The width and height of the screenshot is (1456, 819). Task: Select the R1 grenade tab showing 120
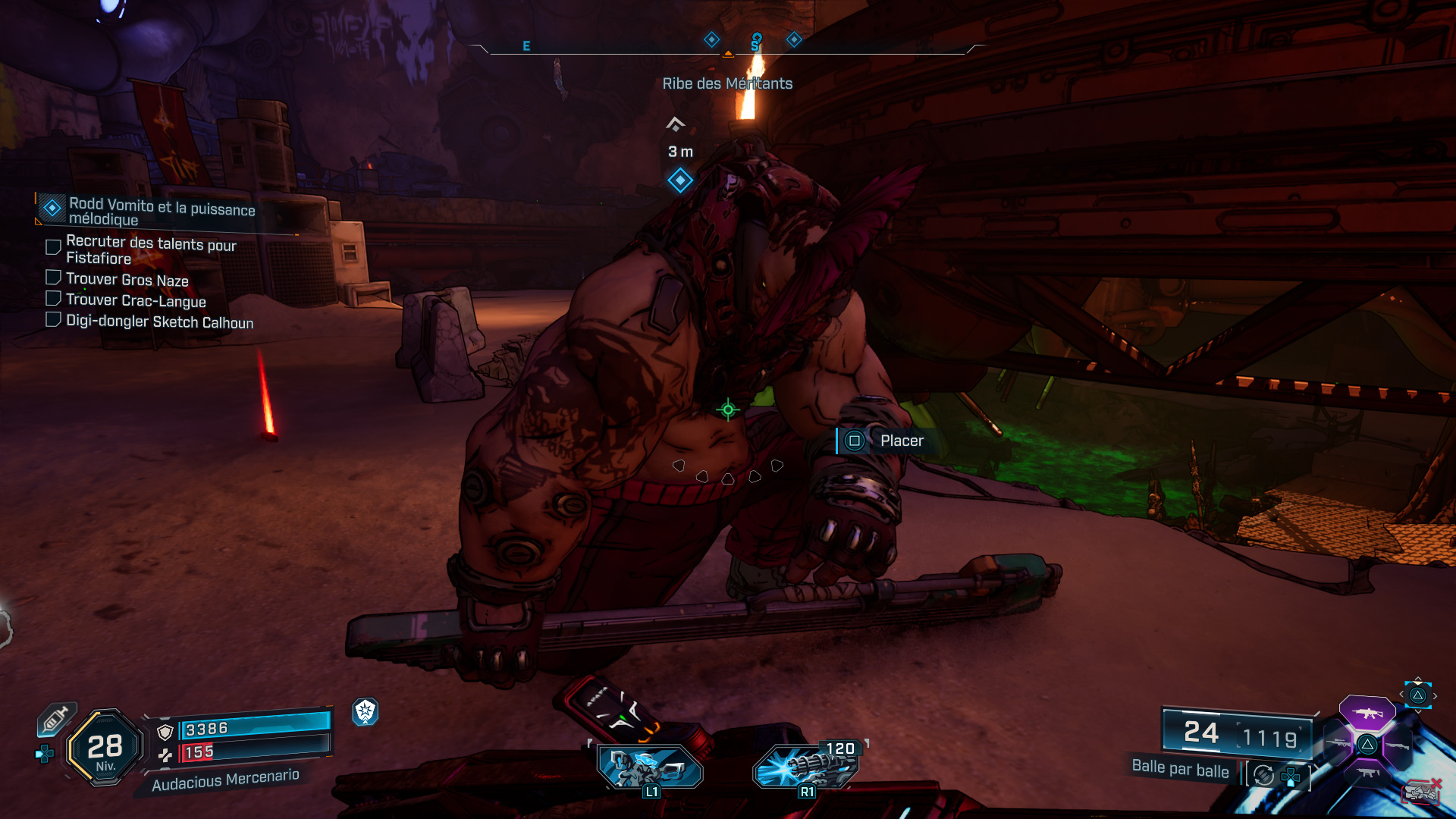coord(808,769)
